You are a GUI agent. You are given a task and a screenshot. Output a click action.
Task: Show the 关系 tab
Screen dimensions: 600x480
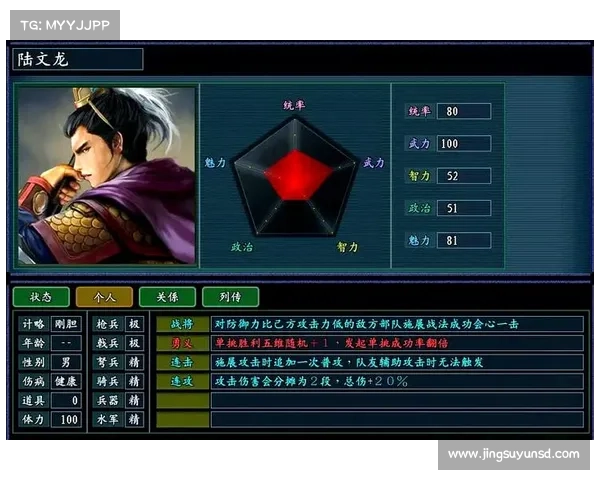(167, 297)
